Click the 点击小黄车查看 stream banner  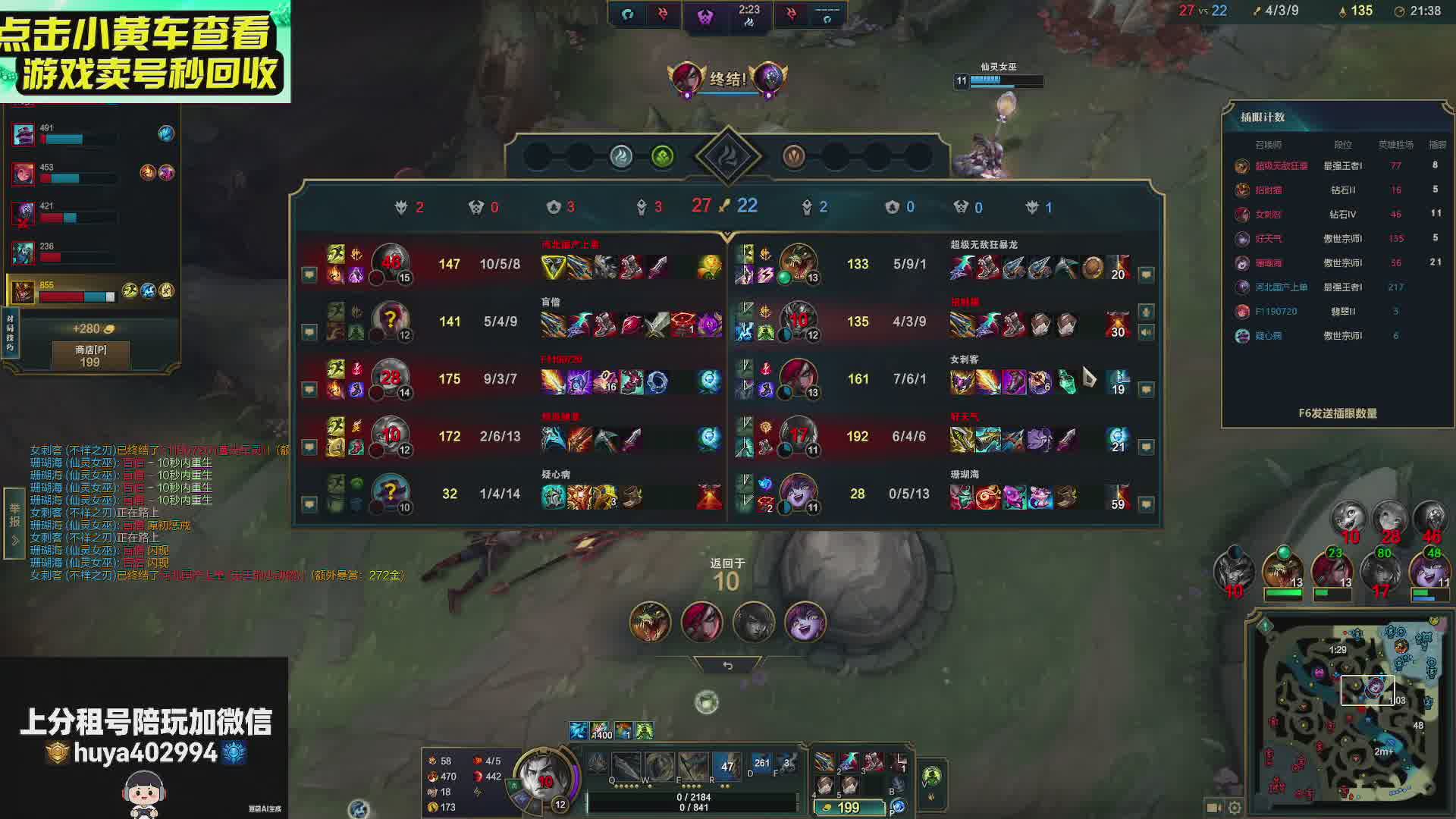144,52
